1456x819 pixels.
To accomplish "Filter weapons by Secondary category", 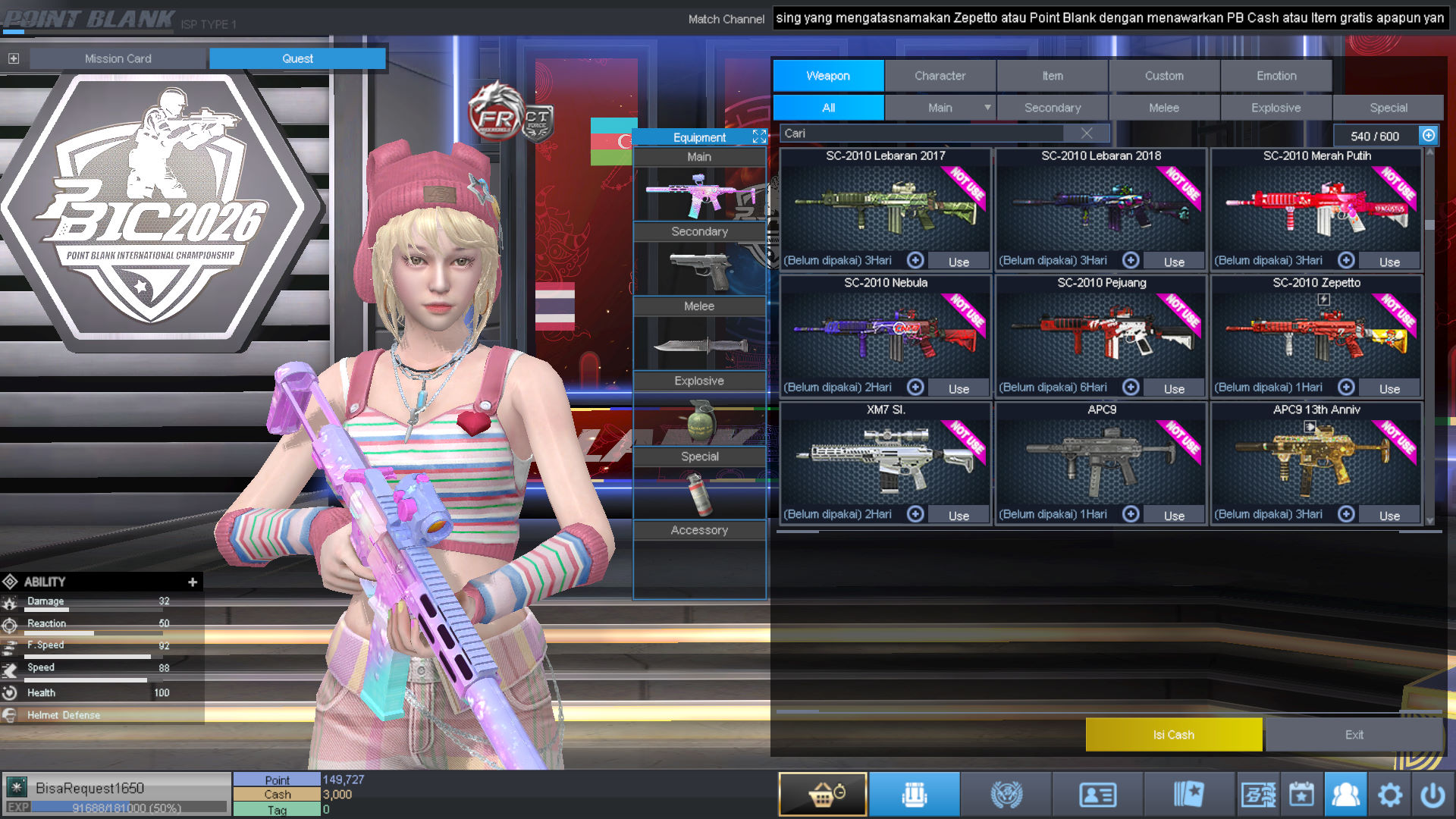I will tap(1052, 108).
